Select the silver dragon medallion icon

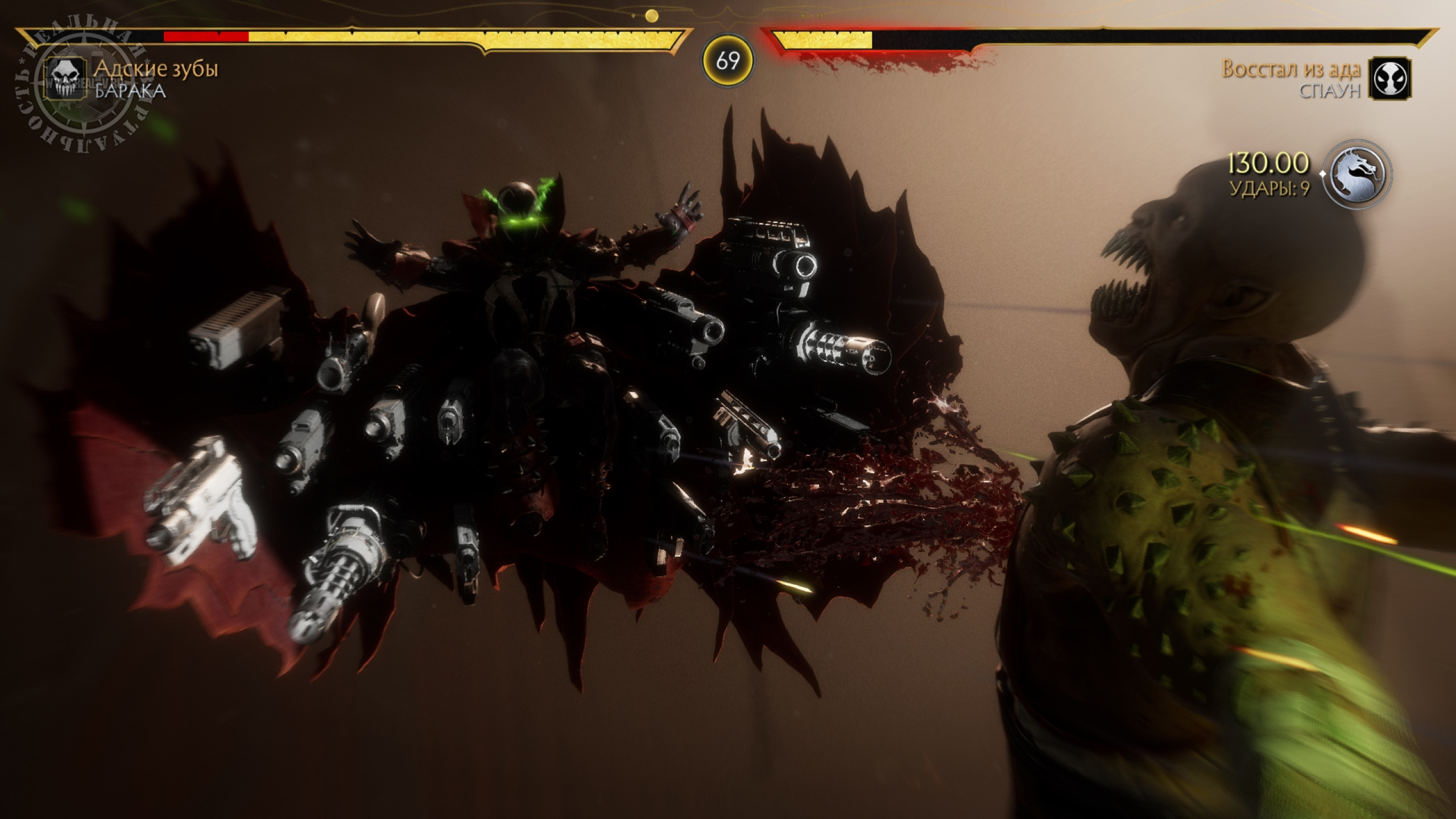point(1359,175)
